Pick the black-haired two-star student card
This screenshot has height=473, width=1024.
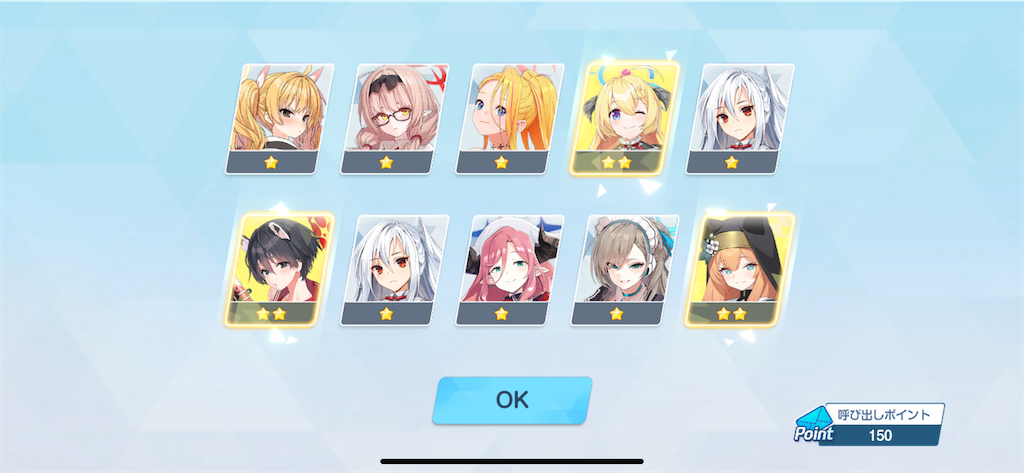(279, 269)
